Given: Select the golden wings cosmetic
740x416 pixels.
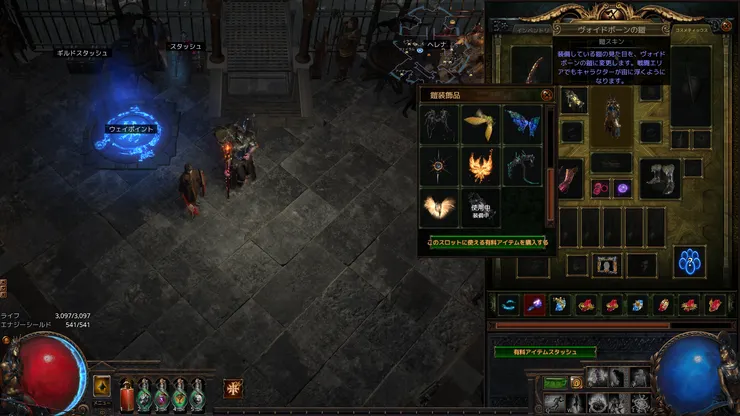Looking at the screenshot, I should coord(480,123).
